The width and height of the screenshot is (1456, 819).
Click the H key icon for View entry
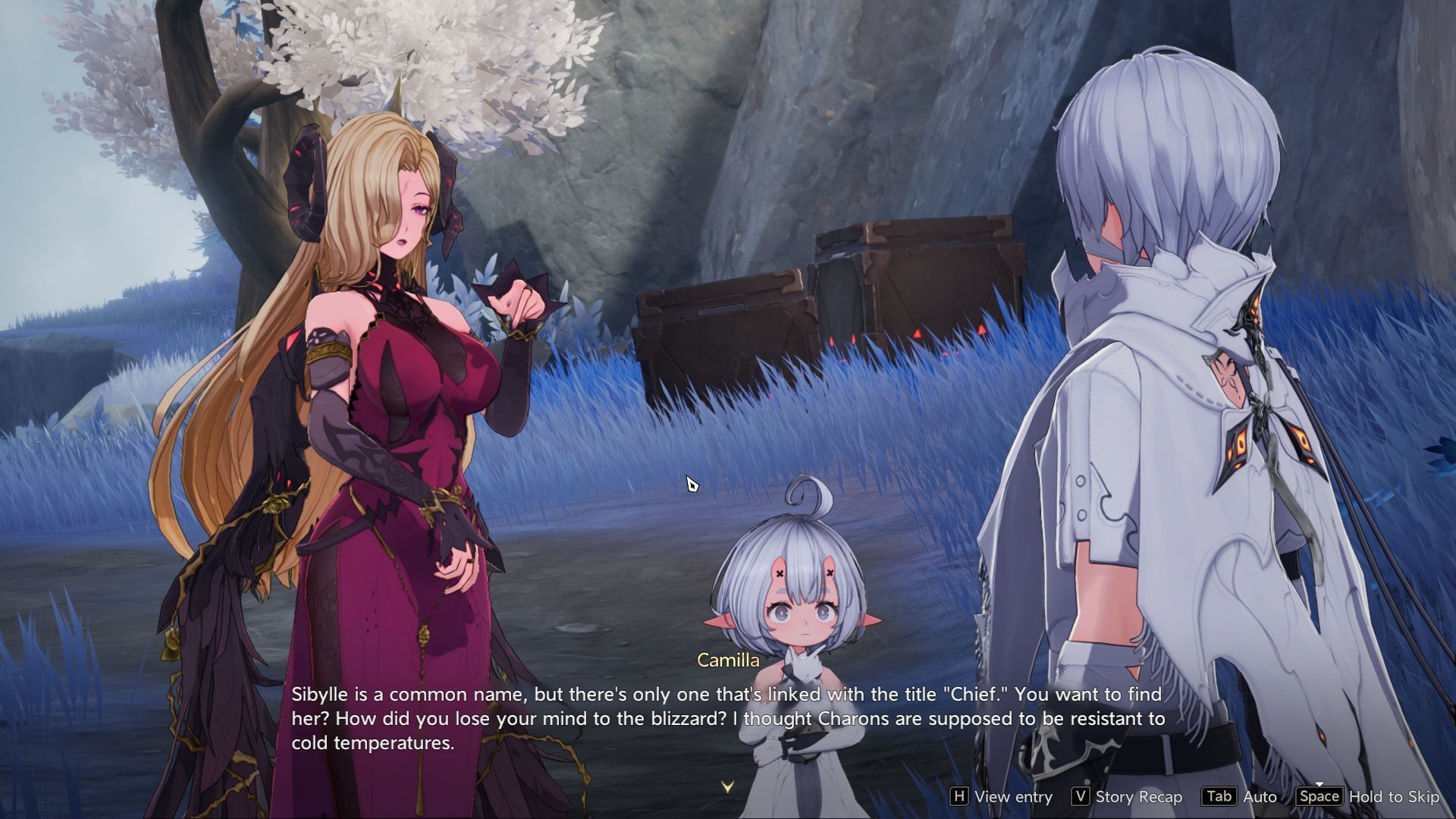[961, 797]
